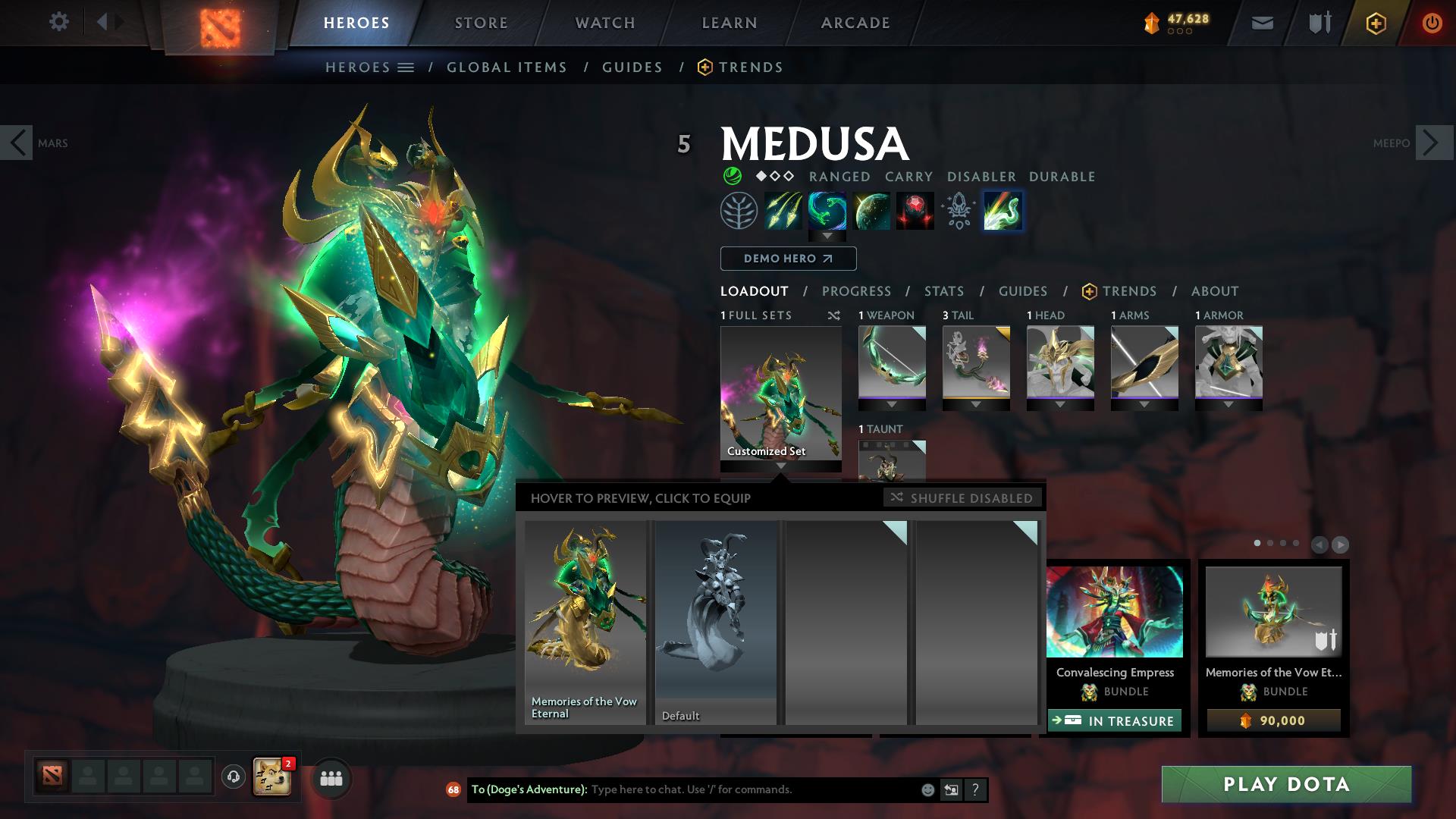
Task: Open the settings gear
Action: 59,22
